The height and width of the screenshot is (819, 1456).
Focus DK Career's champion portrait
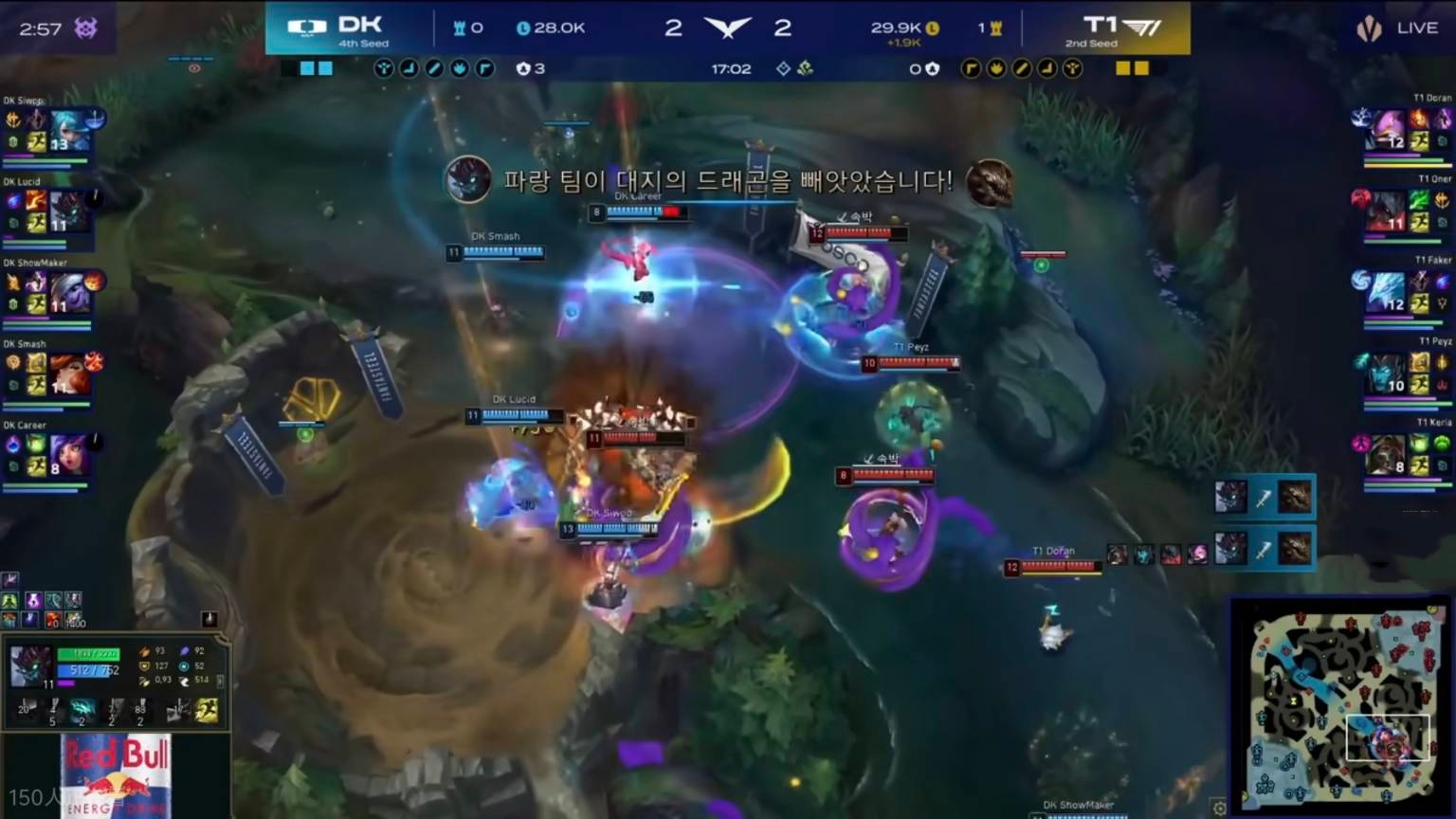[x=68, y=456]
